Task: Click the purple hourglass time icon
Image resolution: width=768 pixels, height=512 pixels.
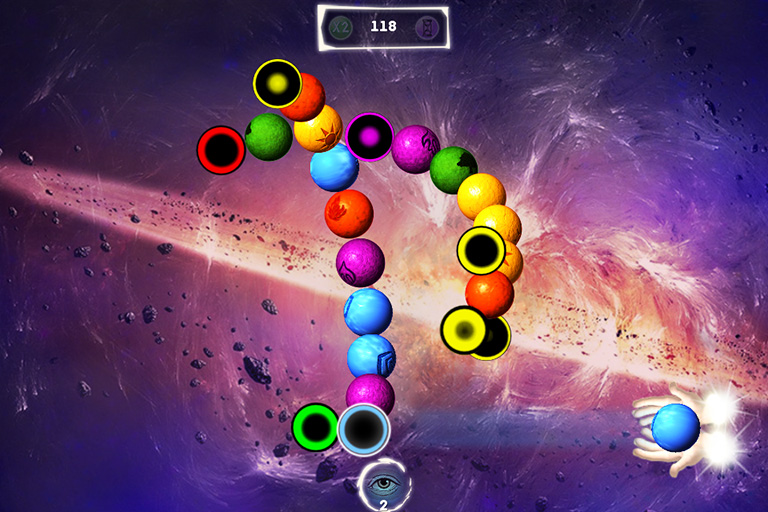Action: 427,27
